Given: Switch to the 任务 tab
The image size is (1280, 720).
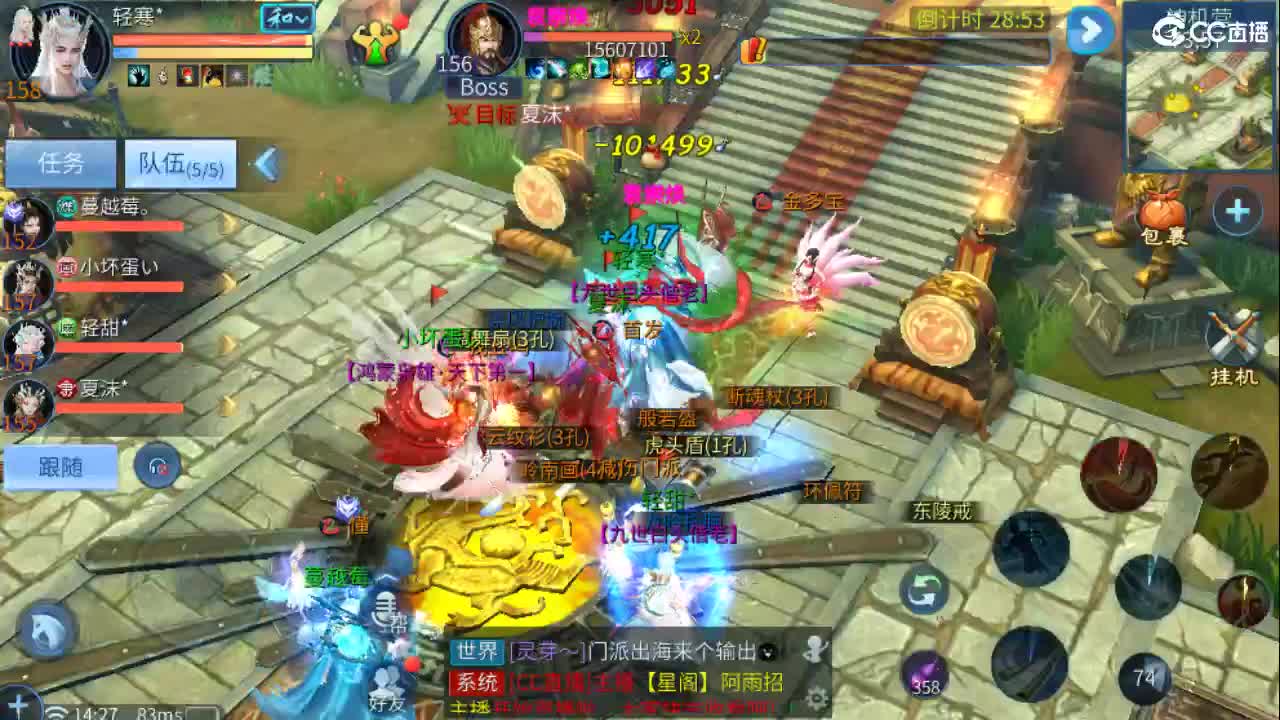Looking at the screenshot, I should (62, 163).
